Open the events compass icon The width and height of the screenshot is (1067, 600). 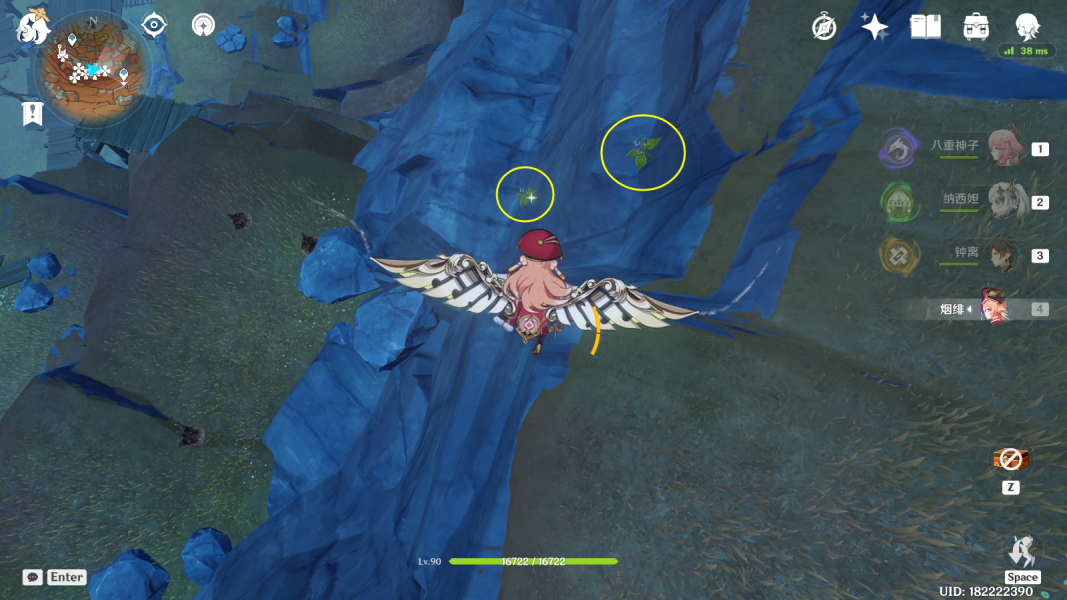tap(824, 27)
